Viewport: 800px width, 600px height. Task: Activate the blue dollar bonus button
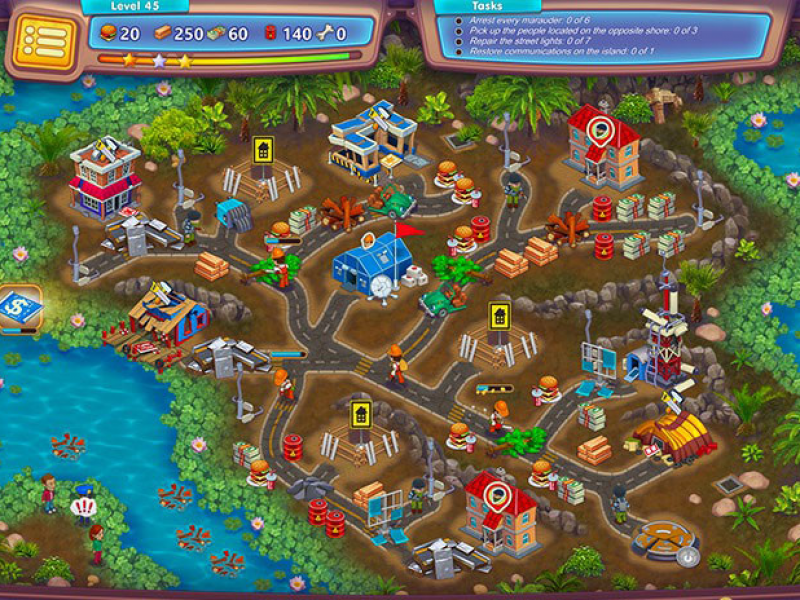[19, 307]
